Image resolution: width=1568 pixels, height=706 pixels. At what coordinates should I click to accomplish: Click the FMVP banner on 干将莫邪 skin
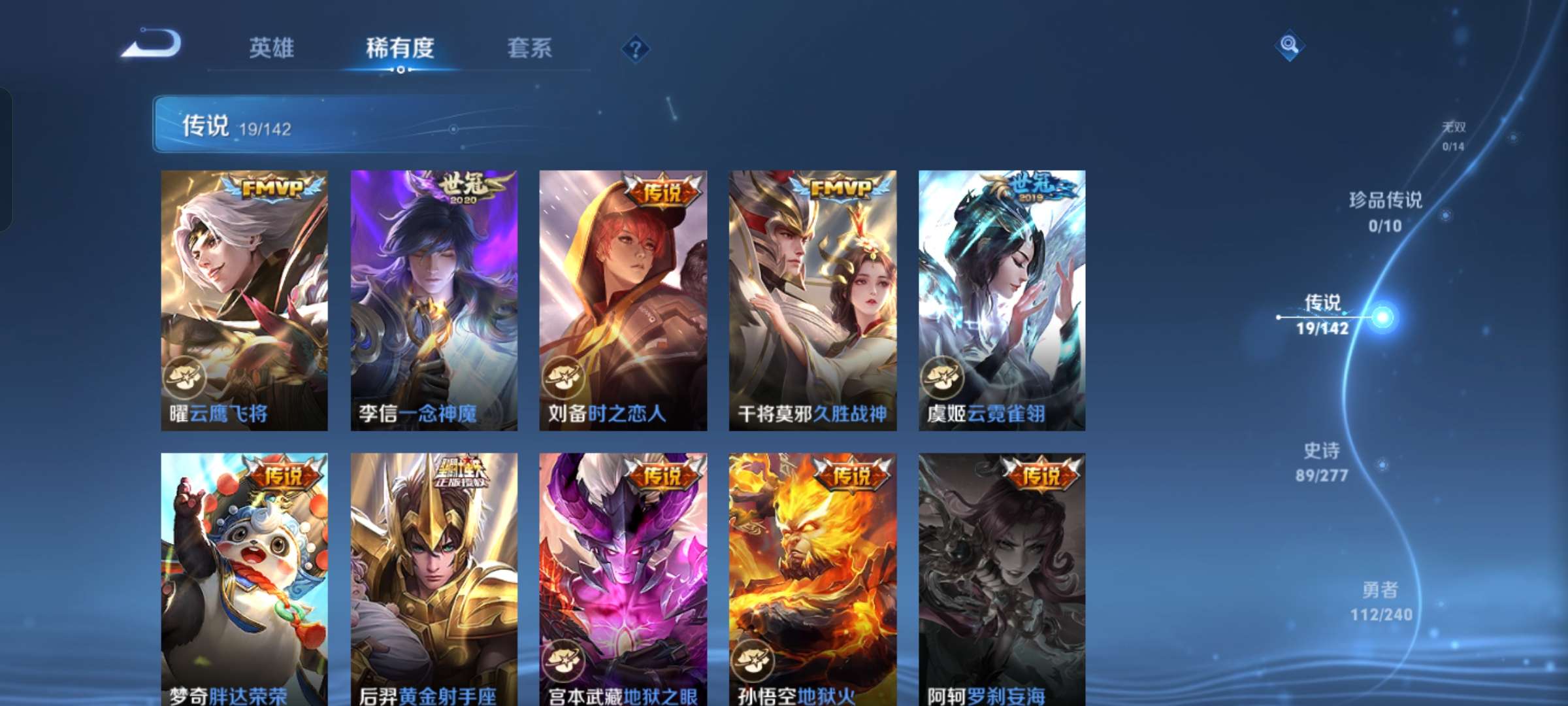tap(840, 187)
